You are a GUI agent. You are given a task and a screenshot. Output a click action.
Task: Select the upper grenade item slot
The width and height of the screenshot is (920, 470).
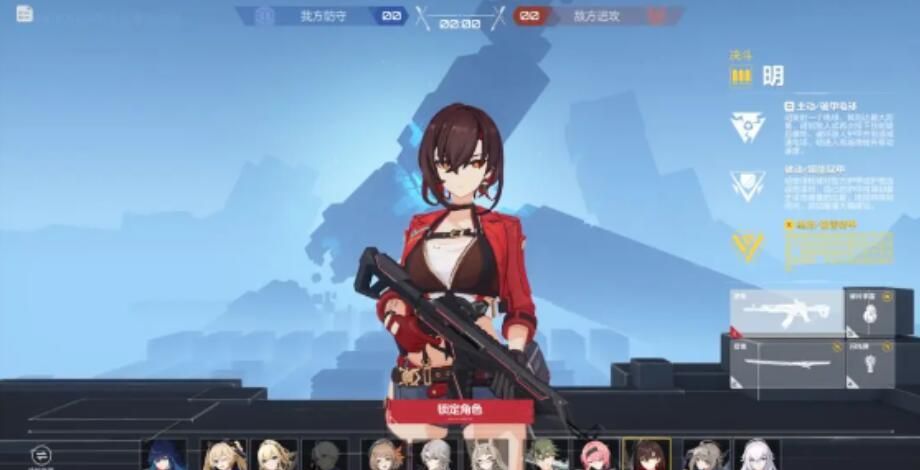click(x=869, y=313)
